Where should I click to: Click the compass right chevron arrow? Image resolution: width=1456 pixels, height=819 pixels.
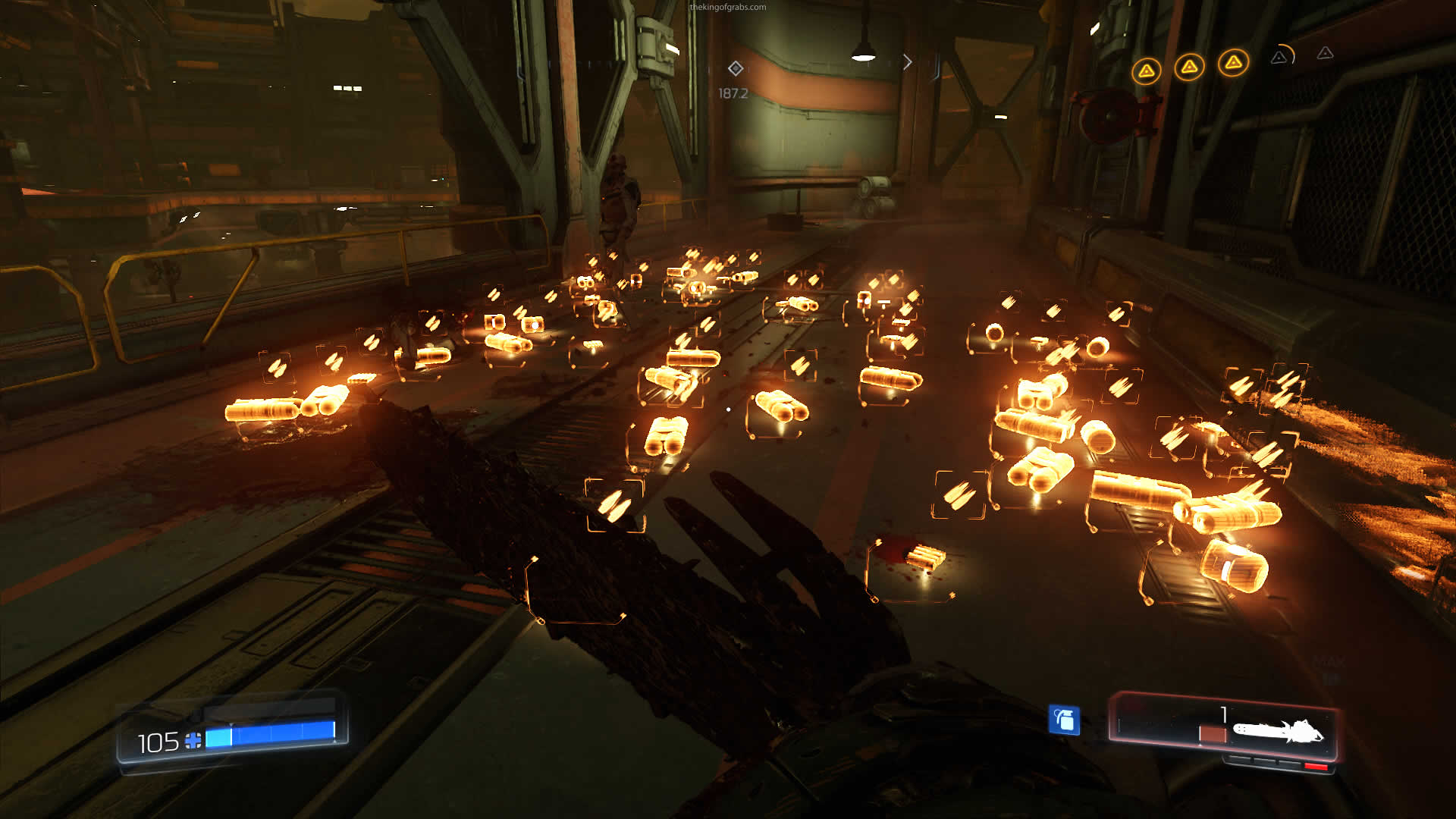point(907,62)
